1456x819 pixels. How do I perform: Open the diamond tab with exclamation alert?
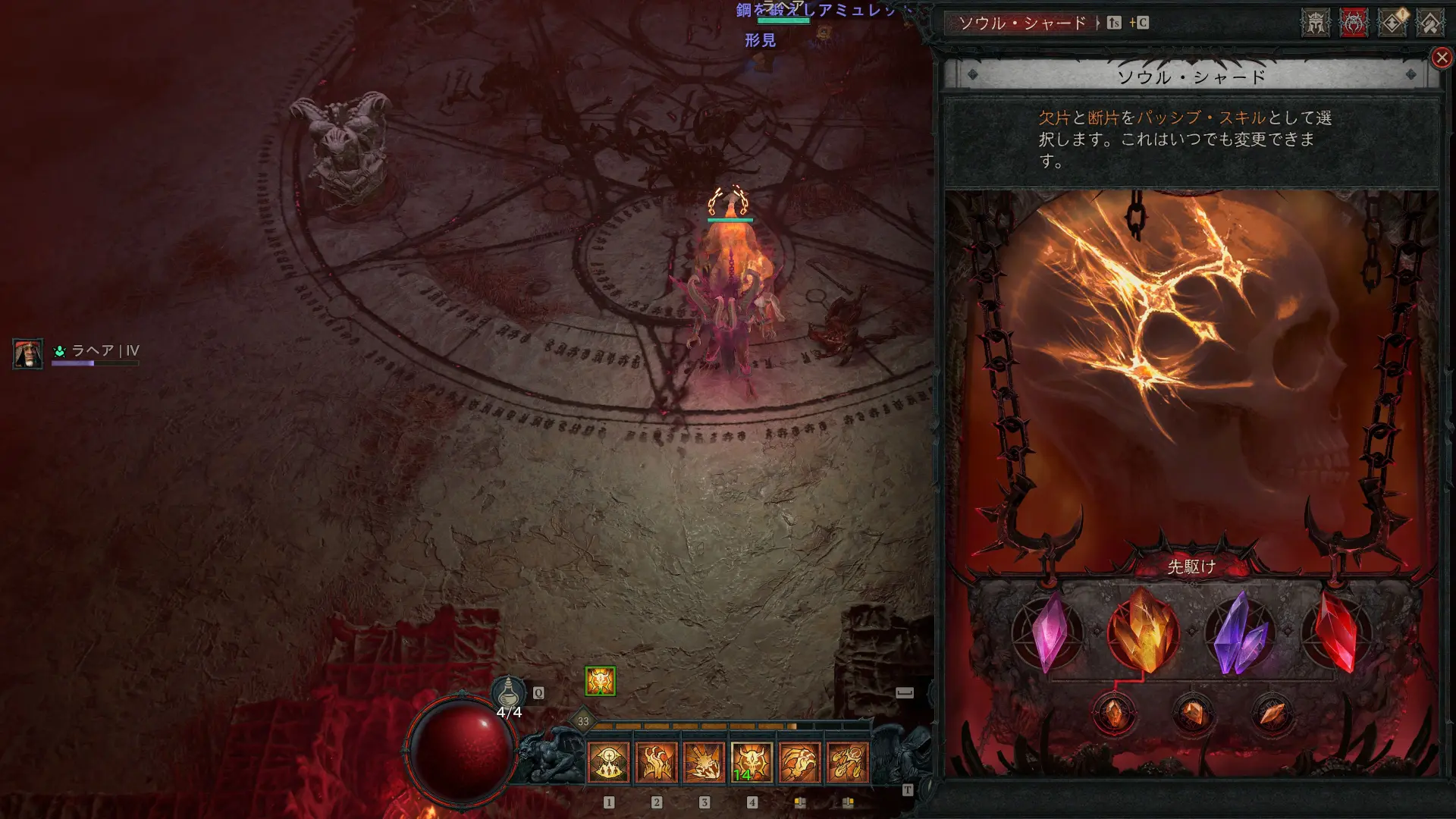1392,23
